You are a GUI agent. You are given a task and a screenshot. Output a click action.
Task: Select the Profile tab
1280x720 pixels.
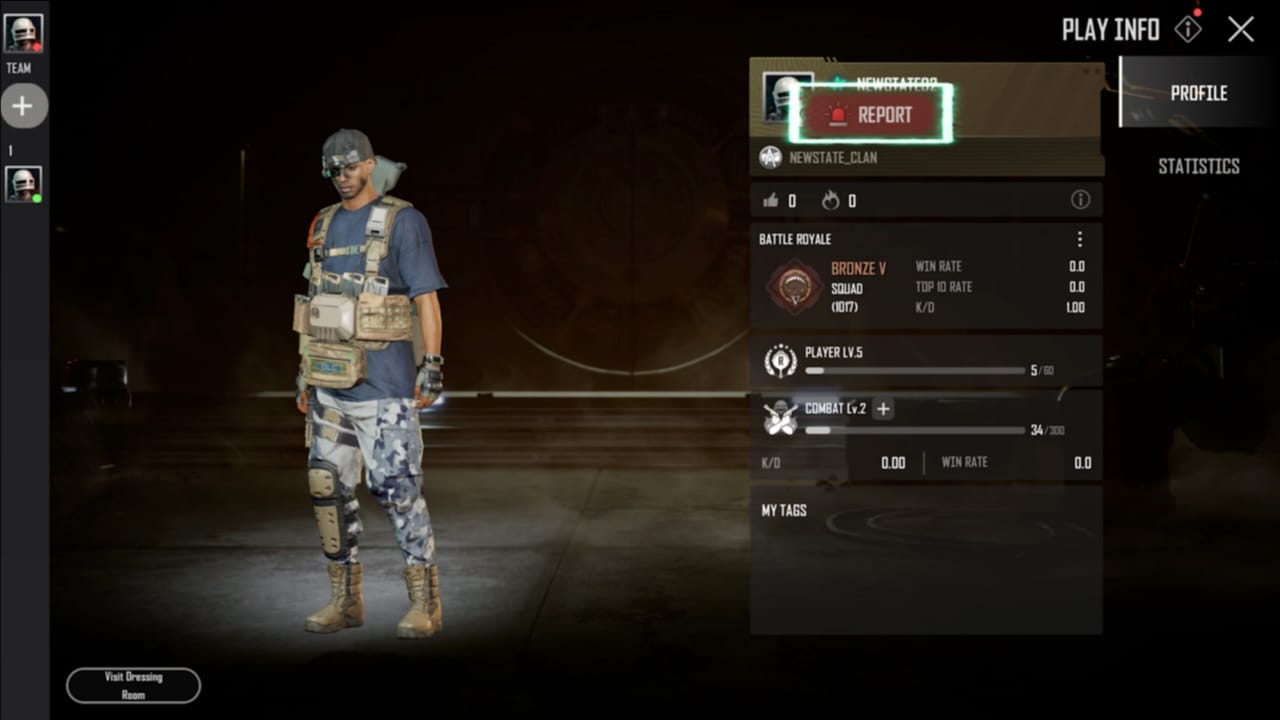click(x=1198, y=93)
